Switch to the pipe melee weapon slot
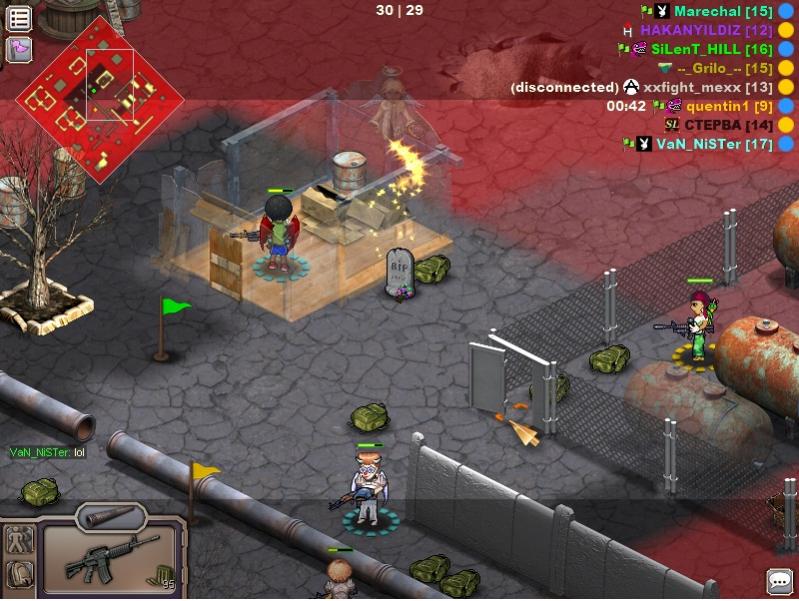This screenshot has width=799, height=601. click(110, 516)
